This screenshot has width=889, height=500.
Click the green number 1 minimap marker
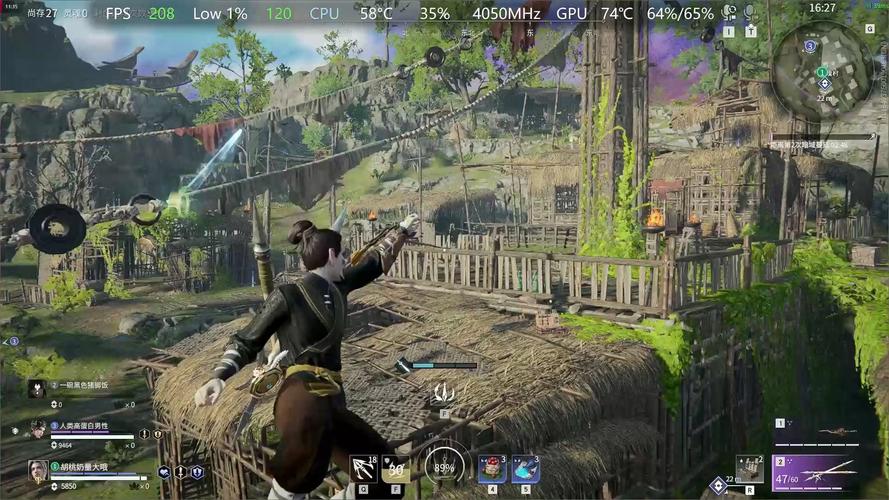[822, 72]
